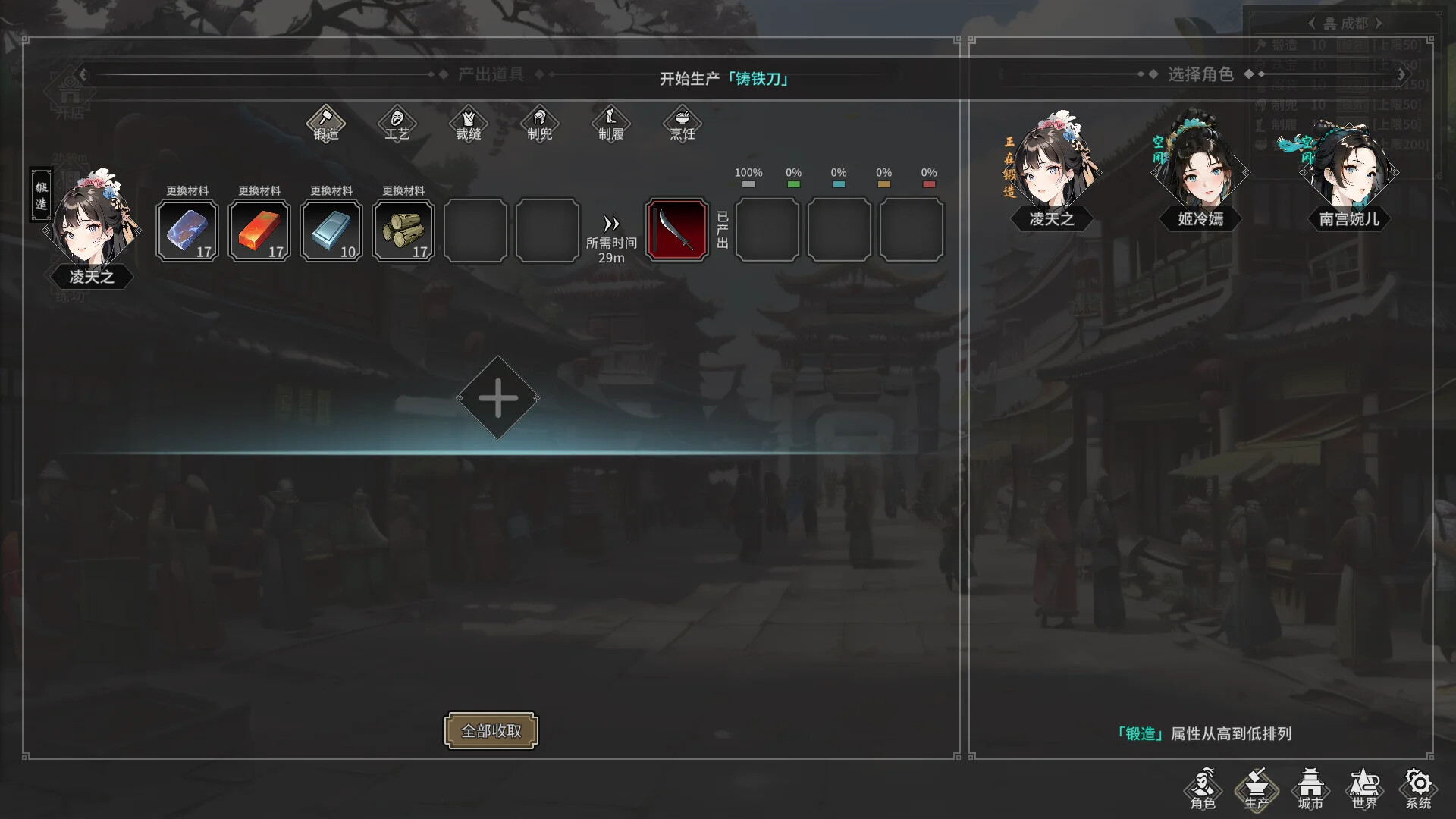Open the 系统 system gear icon
This screenshot has height=819, width=1456.
1417,789
